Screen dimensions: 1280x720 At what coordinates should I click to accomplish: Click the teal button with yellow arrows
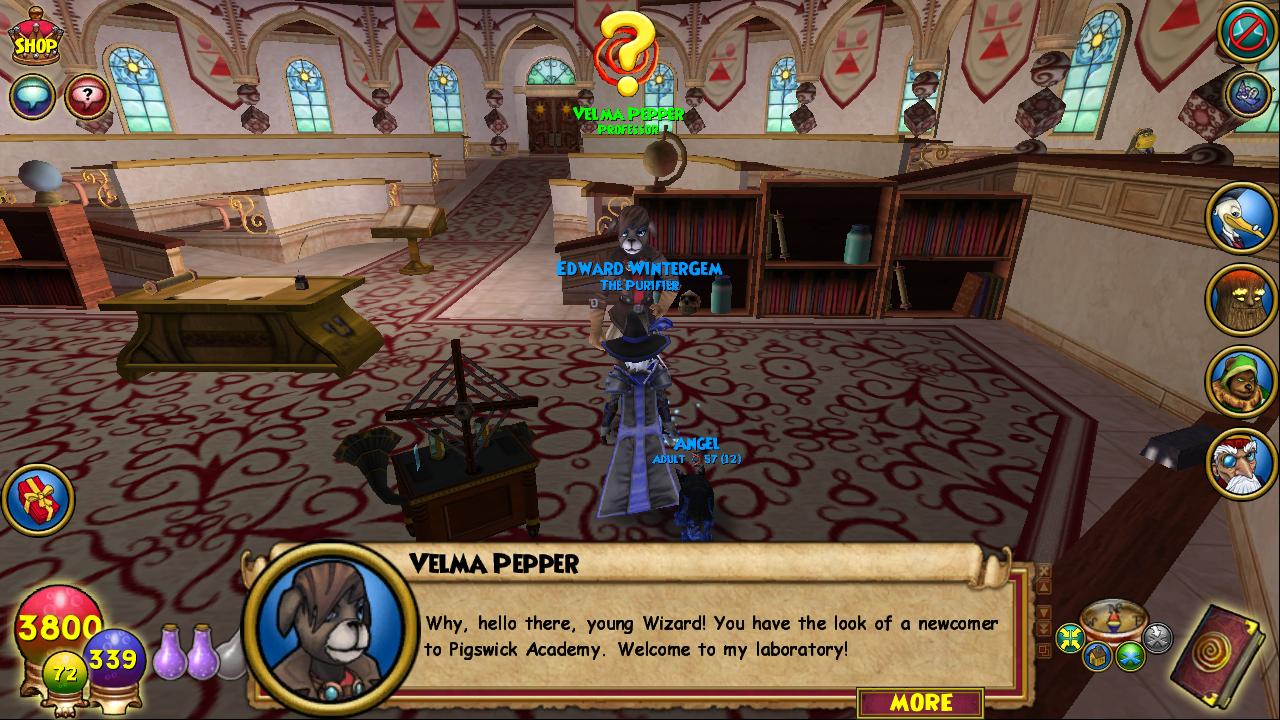tap(1070, 637)
